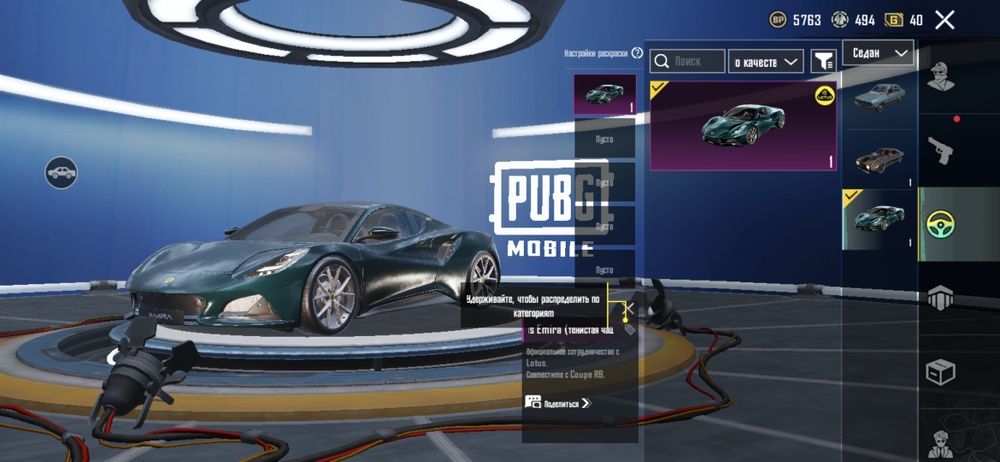Open the filter funnel button
This screenshot has width=1000, height=462.
(823, 62)
